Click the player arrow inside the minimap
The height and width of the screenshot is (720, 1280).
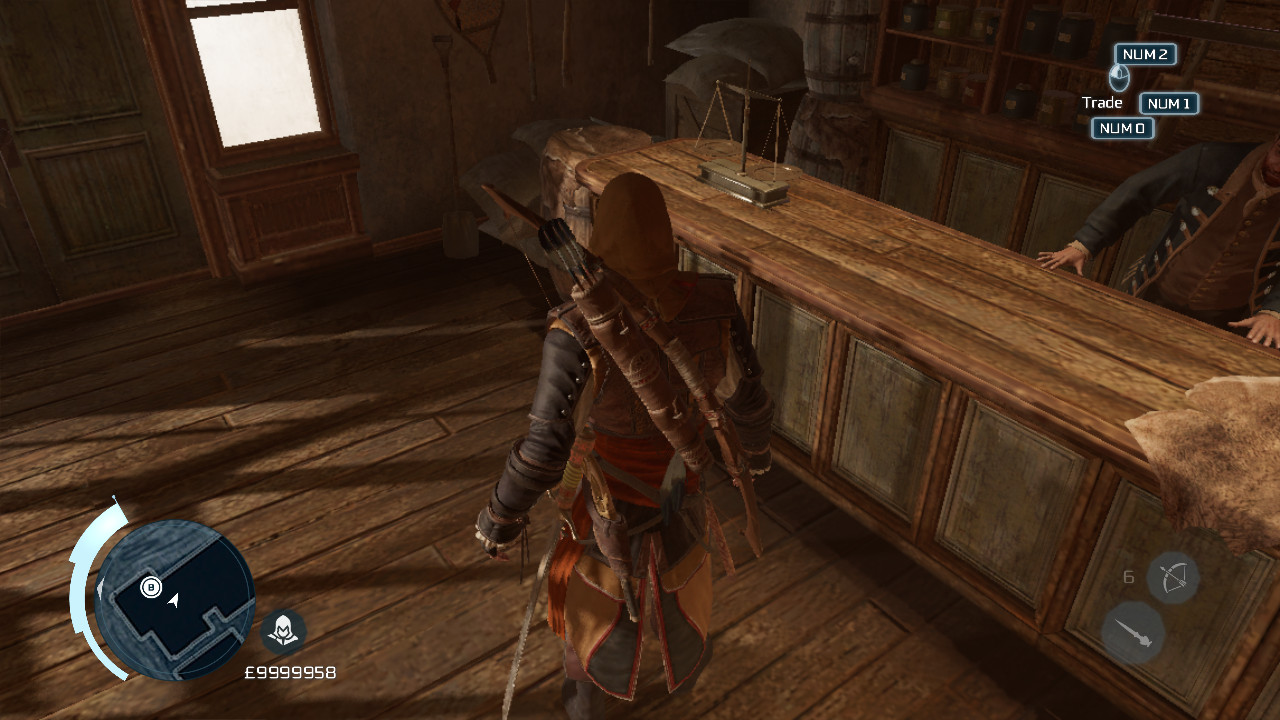[x=175, y=603]
